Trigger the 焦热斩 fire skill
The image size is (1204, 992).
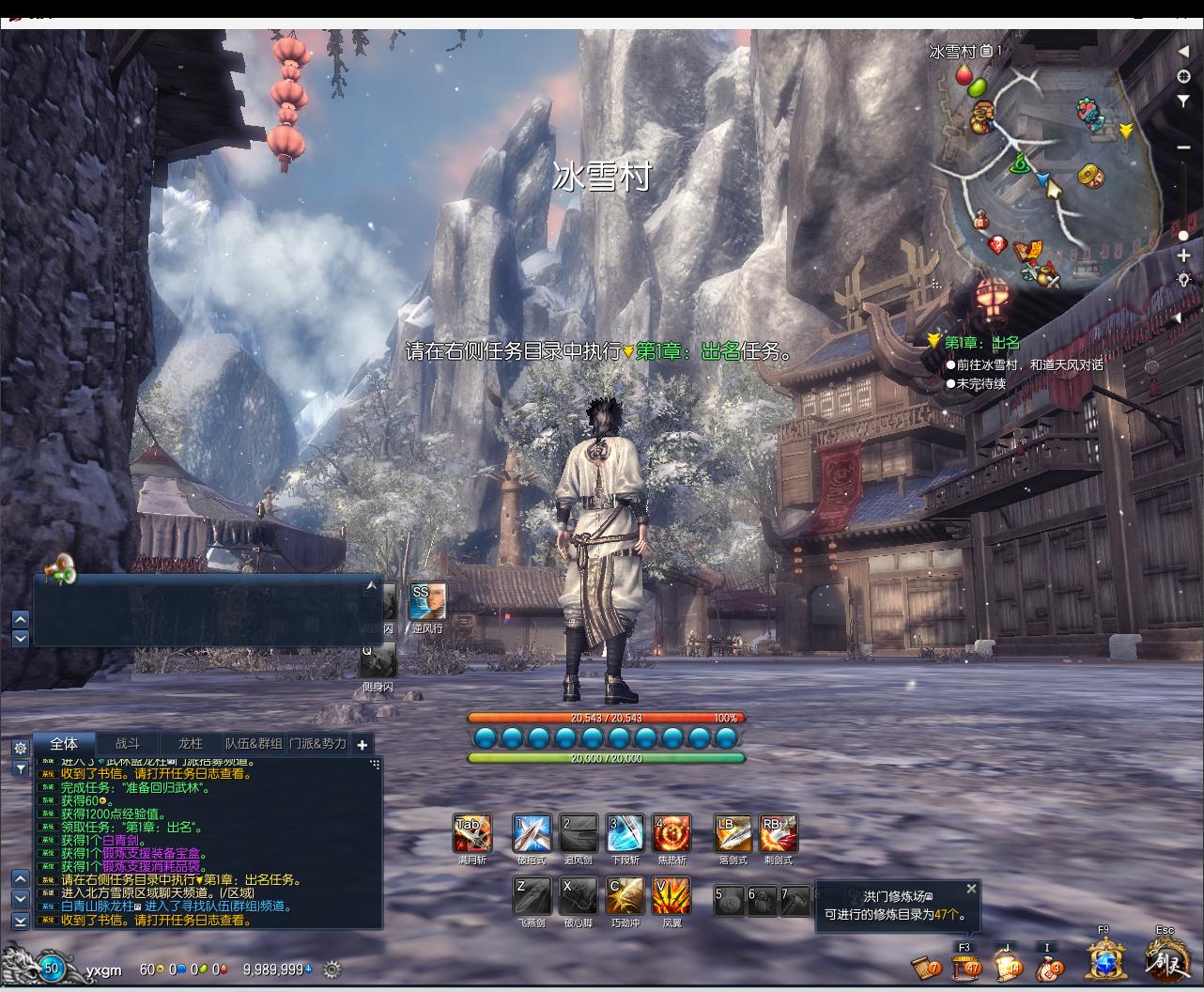click(x=671, y=834)
